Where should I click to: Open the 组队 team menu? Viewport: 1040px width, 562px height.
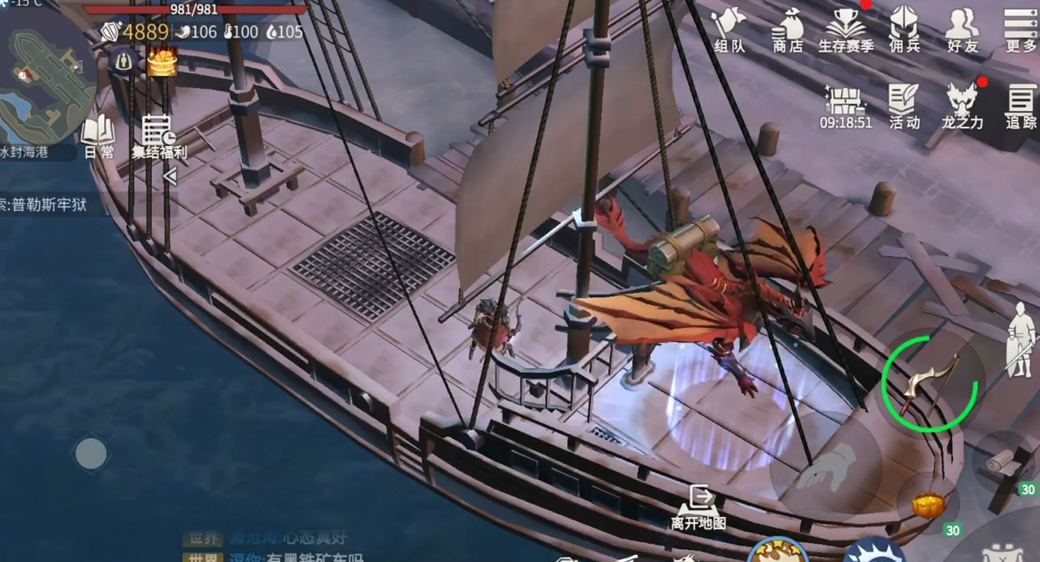[x=730, y=29]
